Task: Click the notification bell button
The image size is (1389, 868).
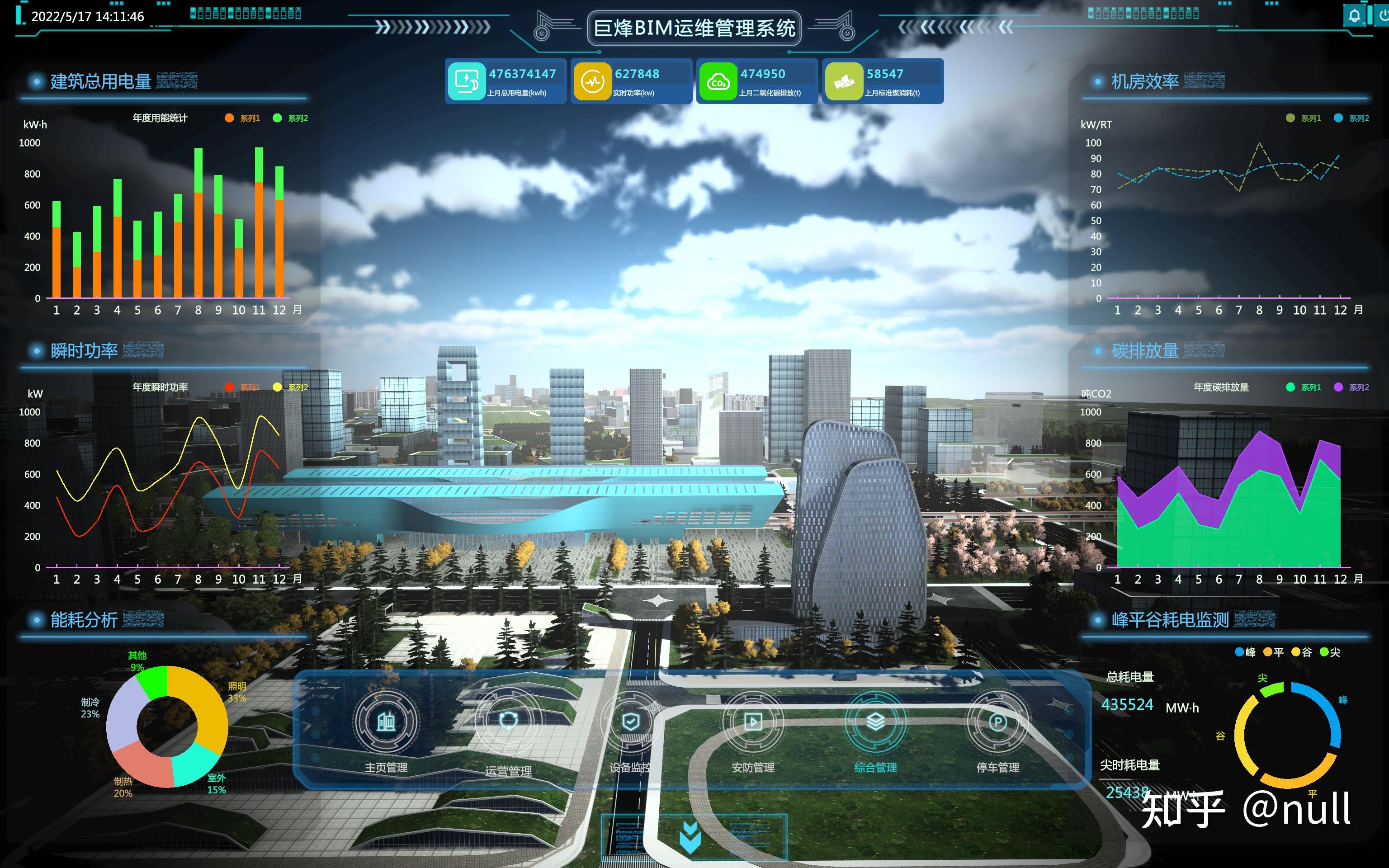Action: (1355, 15)
